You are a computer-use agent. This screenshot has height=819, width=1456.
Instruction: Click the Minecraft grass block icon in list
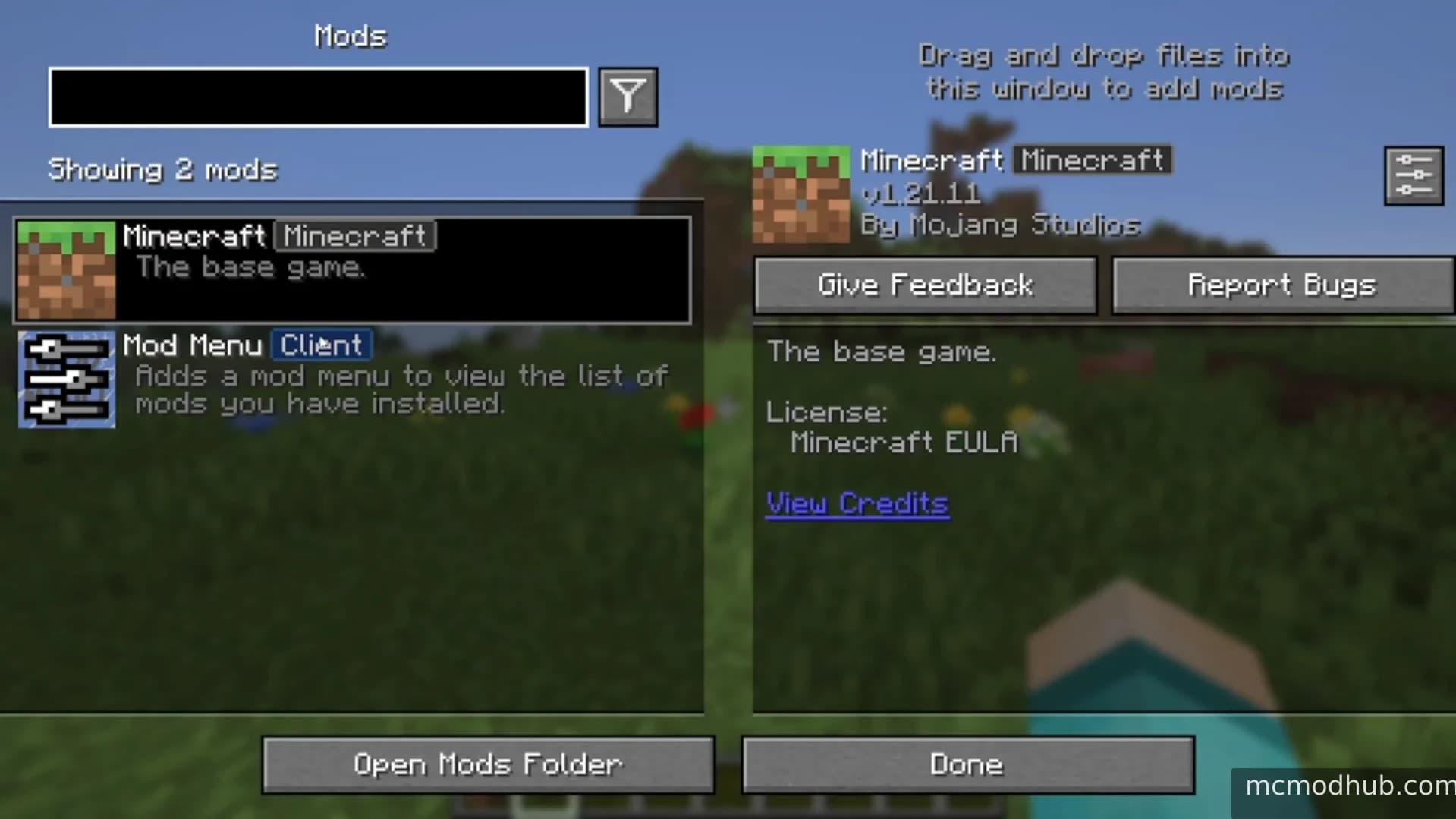click(66, 269)
